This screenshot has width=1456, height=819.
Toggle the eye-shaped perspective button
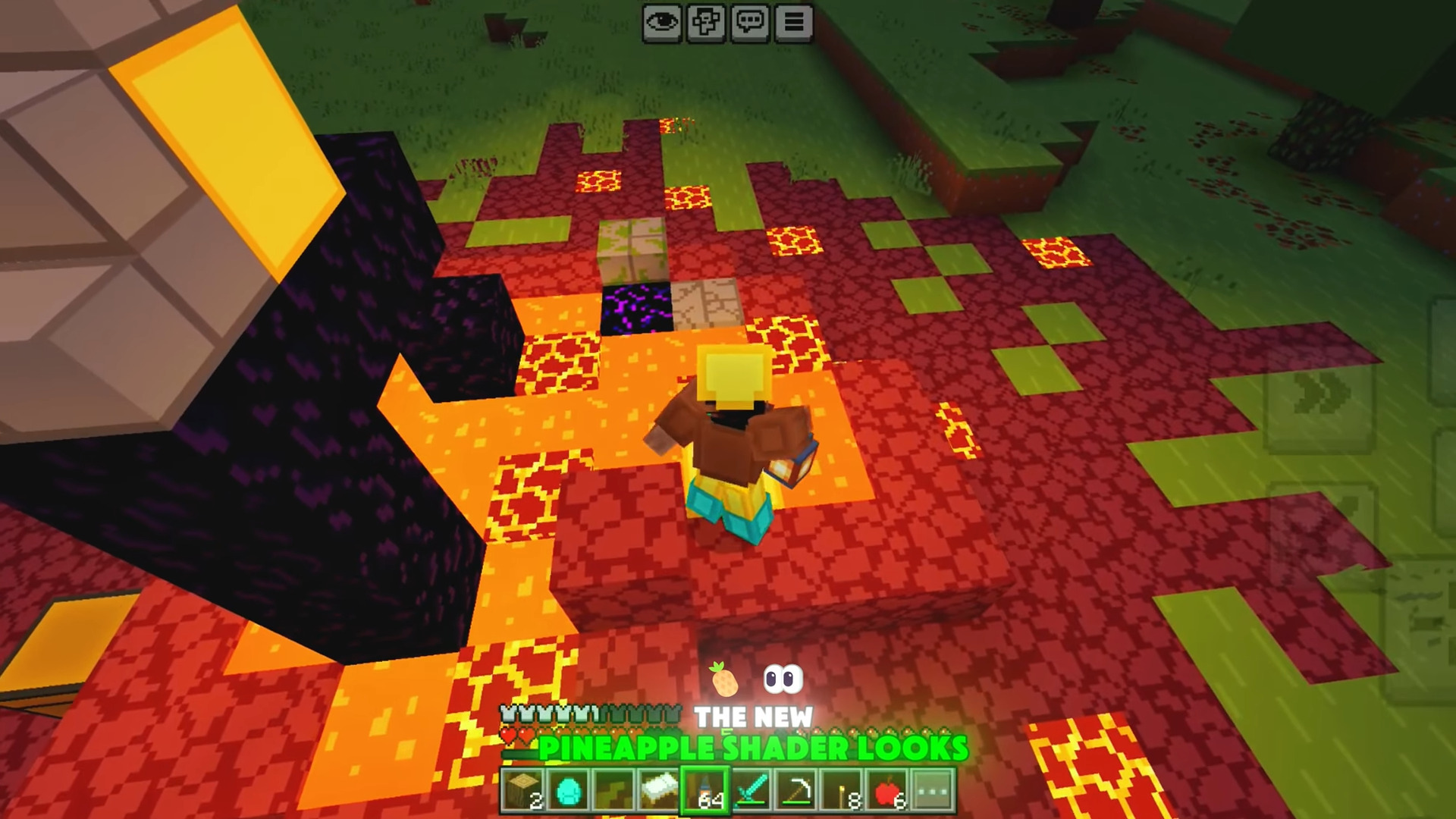662,23
